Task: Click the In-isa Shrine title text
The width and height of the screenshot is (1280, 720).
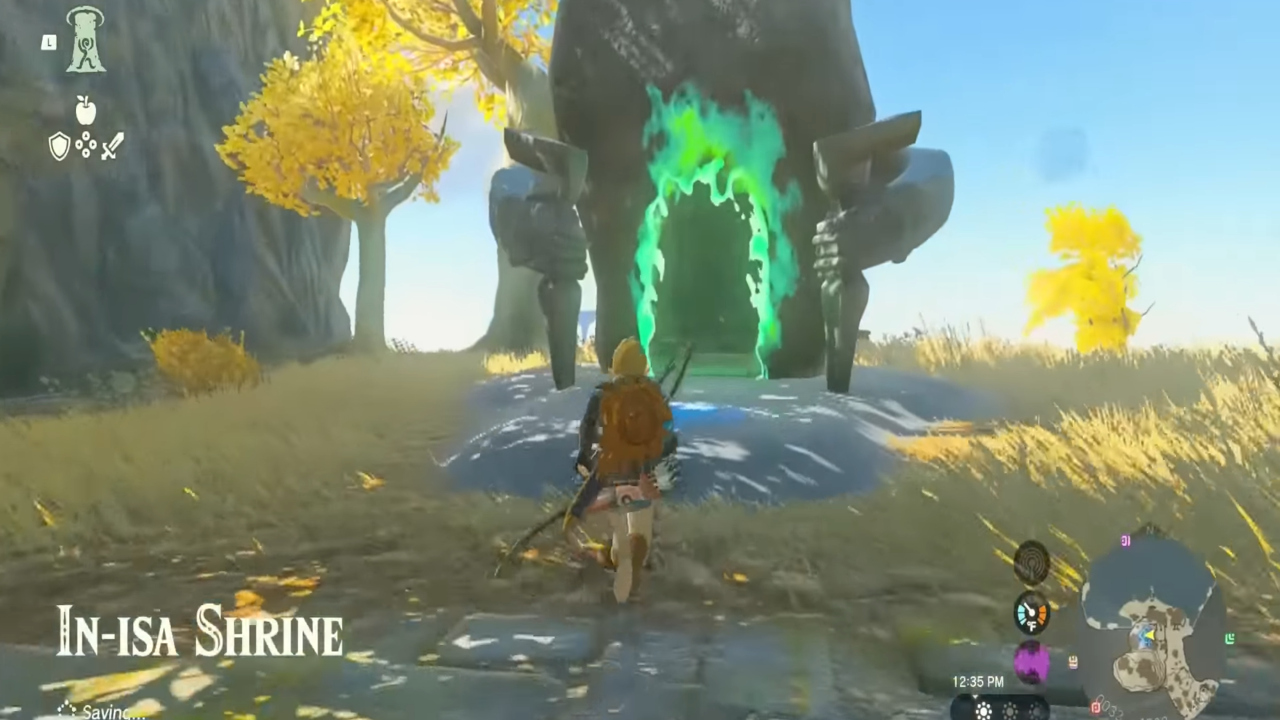Action: pyautogui.click(x=198, y=632)
